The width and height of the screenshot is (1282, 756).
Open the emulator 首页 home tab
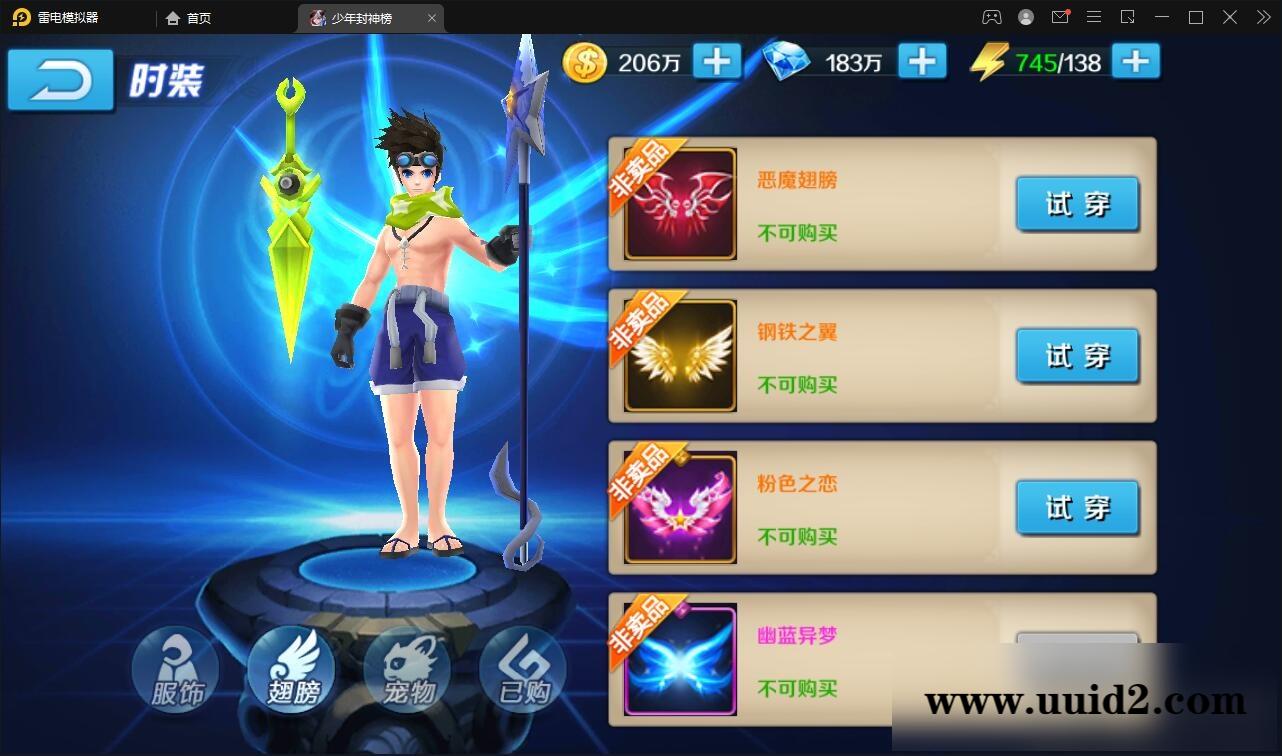(x=188, y=18)
